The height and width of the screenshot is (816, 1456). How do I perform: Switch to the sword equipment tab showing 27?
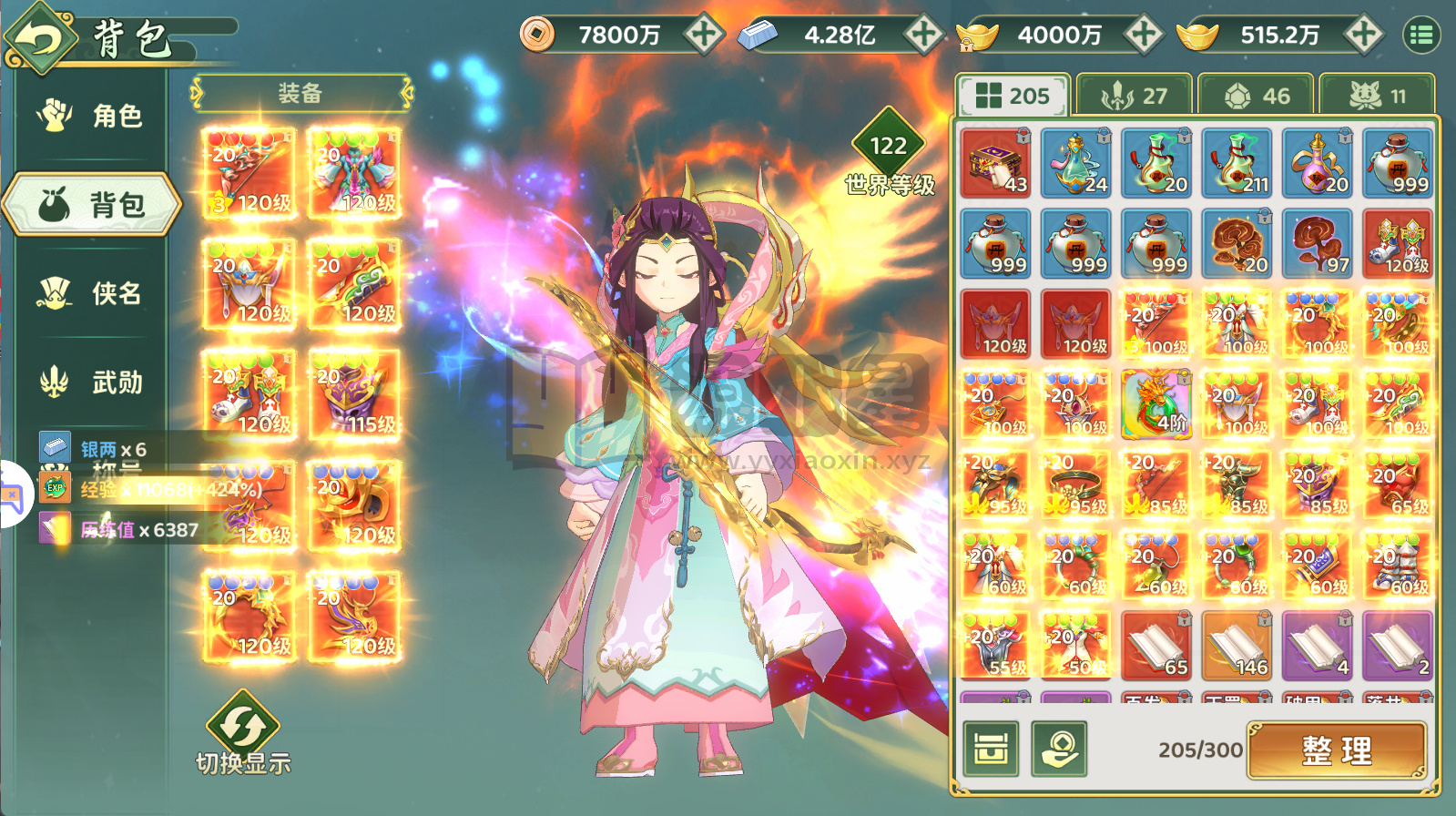point(1134,93)
